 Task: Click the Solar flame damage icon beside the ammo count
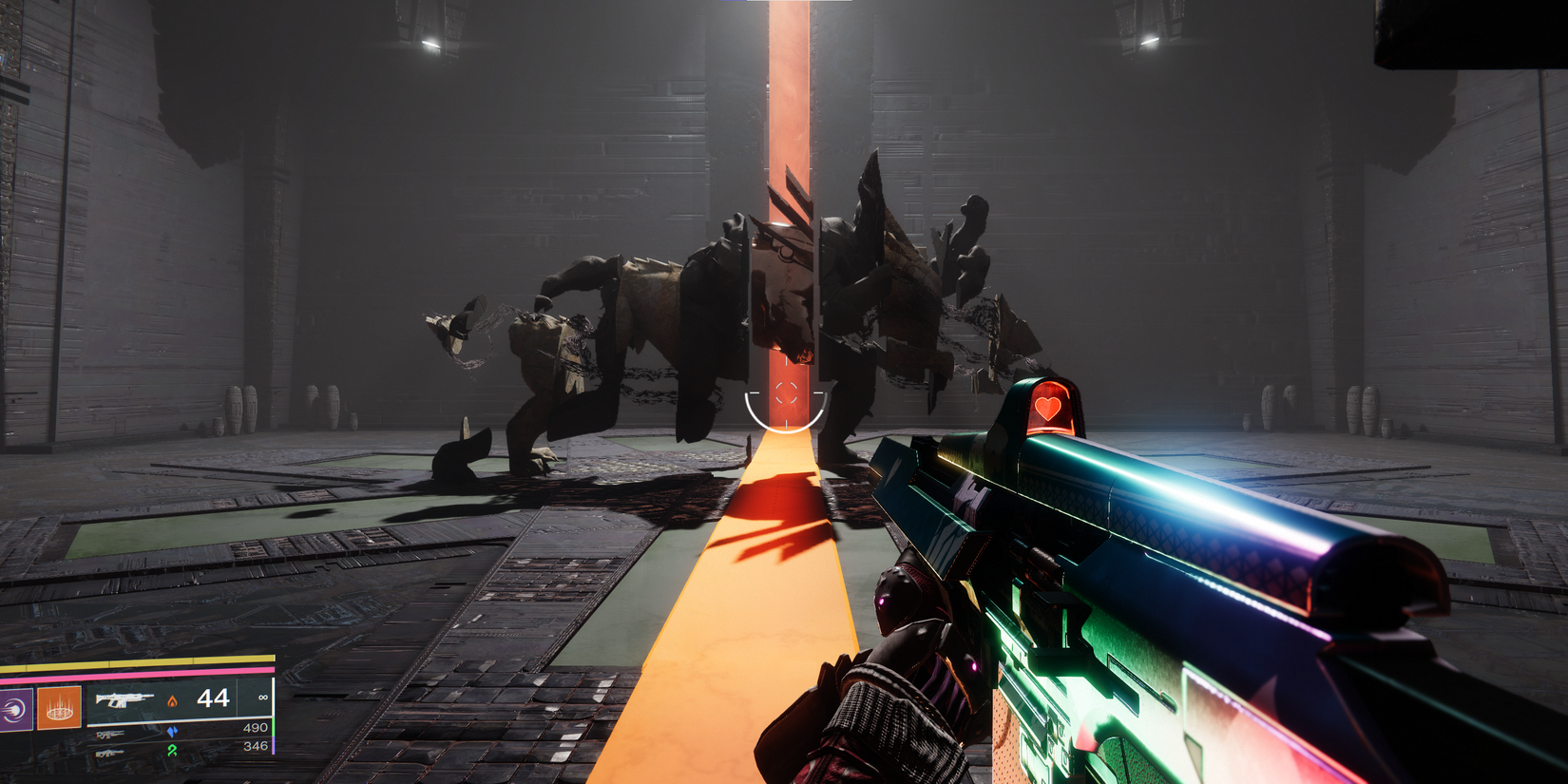coord(173,700)
